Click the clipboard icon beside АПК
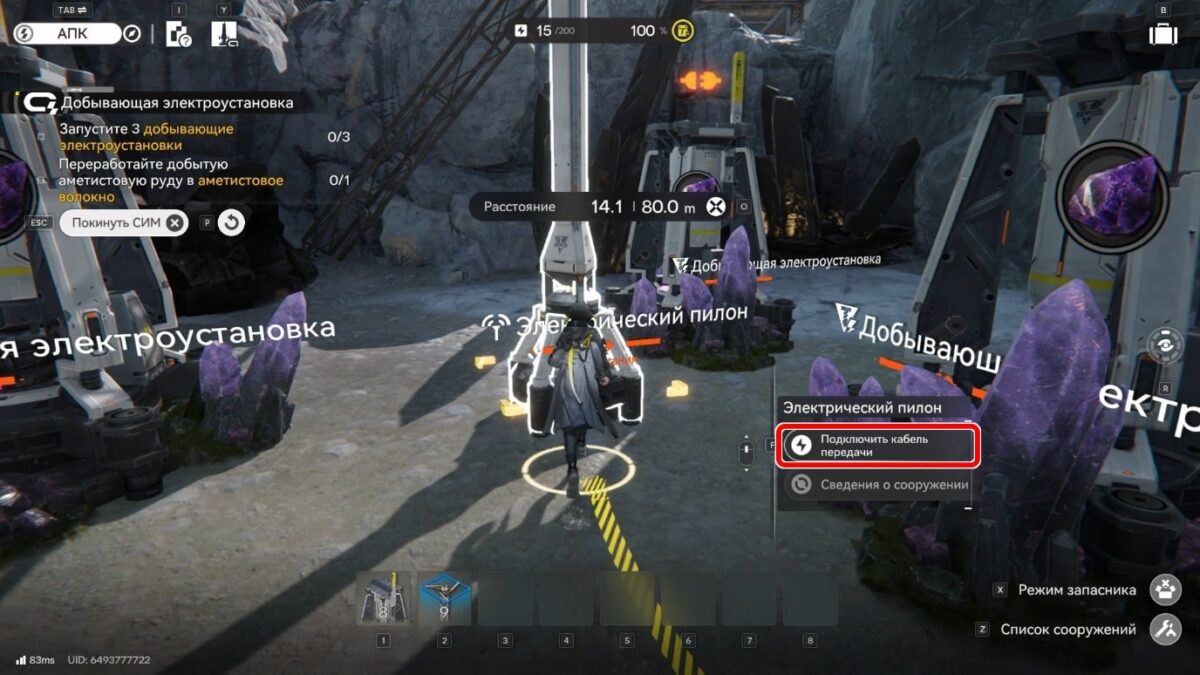 coord(178,34)
